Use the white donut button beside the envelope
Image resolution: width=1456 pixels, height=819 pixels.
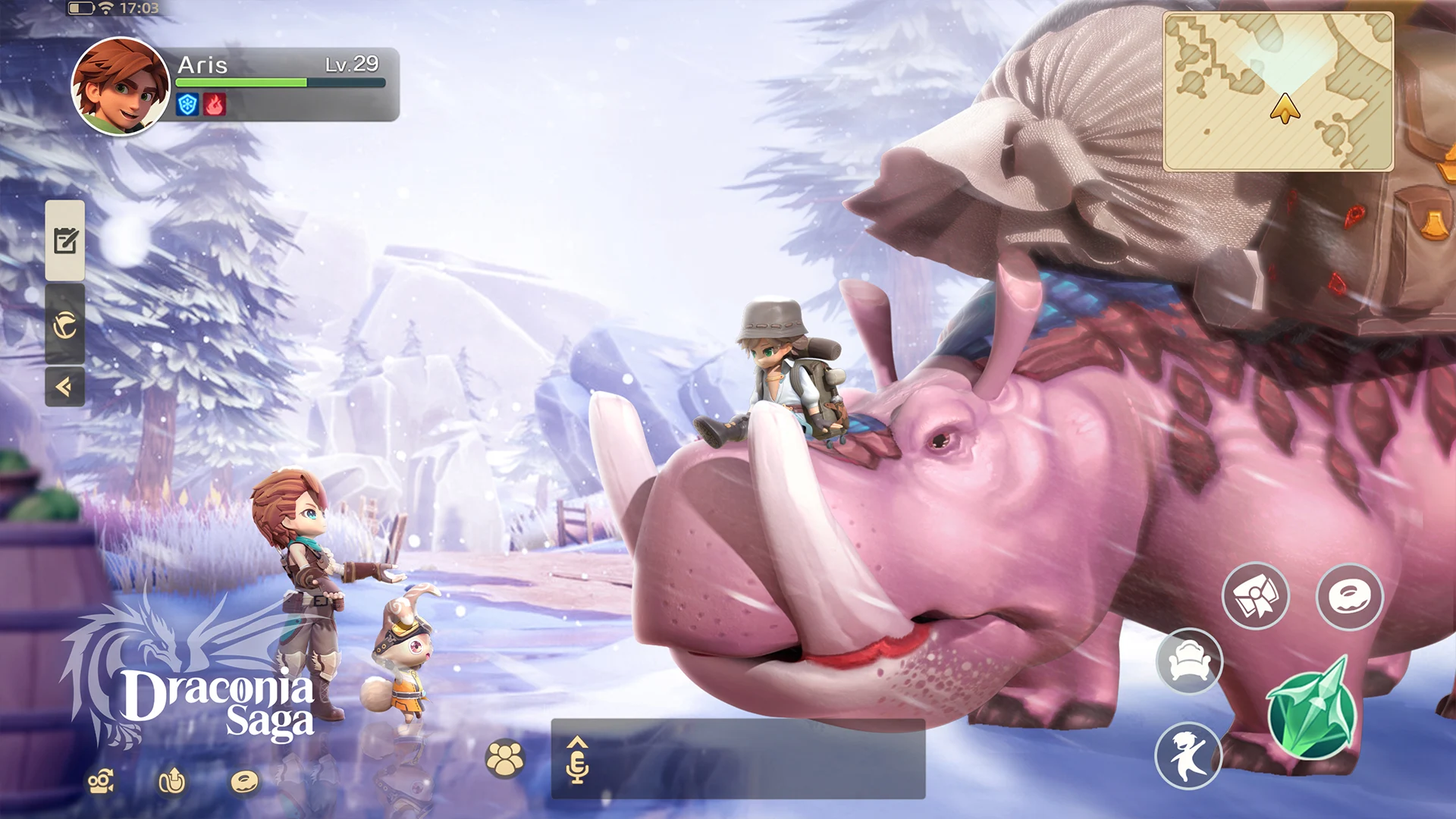click(x=1350, y=597)
